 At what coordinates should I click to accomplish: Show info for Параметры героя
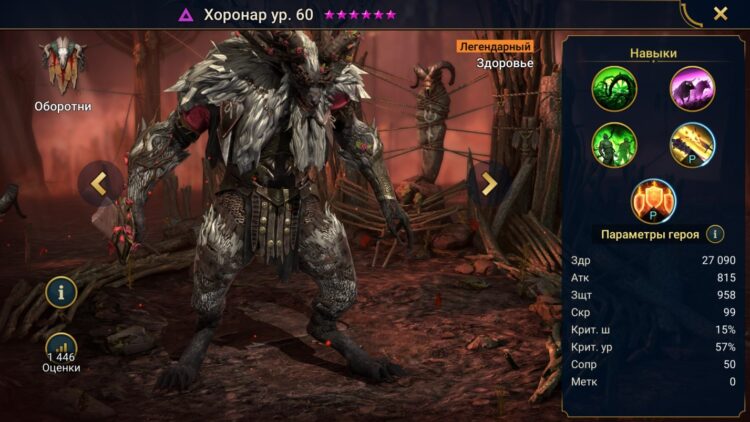click(x=715, y=234)
